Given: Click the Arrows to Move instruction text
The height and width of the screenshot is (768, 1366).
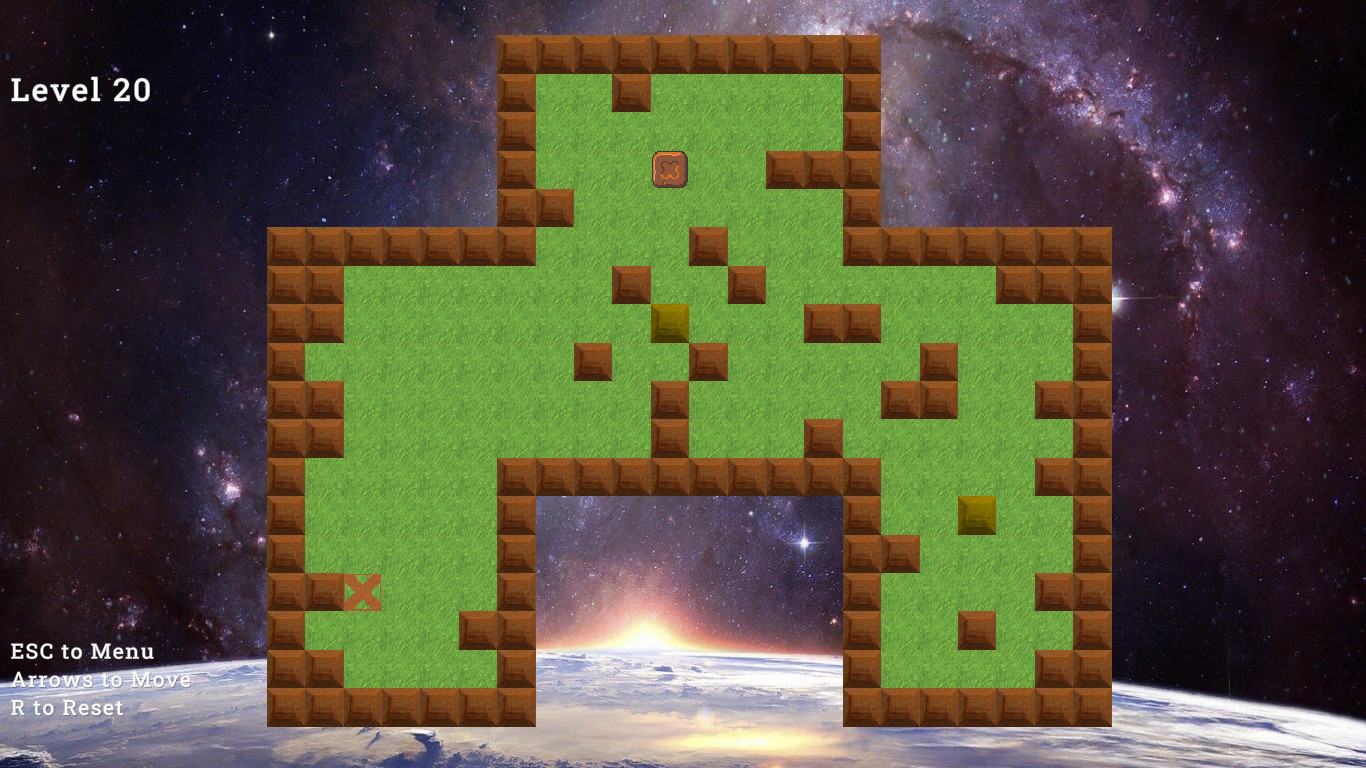Looking at the screenshot, I should click(x=100, y=680).
